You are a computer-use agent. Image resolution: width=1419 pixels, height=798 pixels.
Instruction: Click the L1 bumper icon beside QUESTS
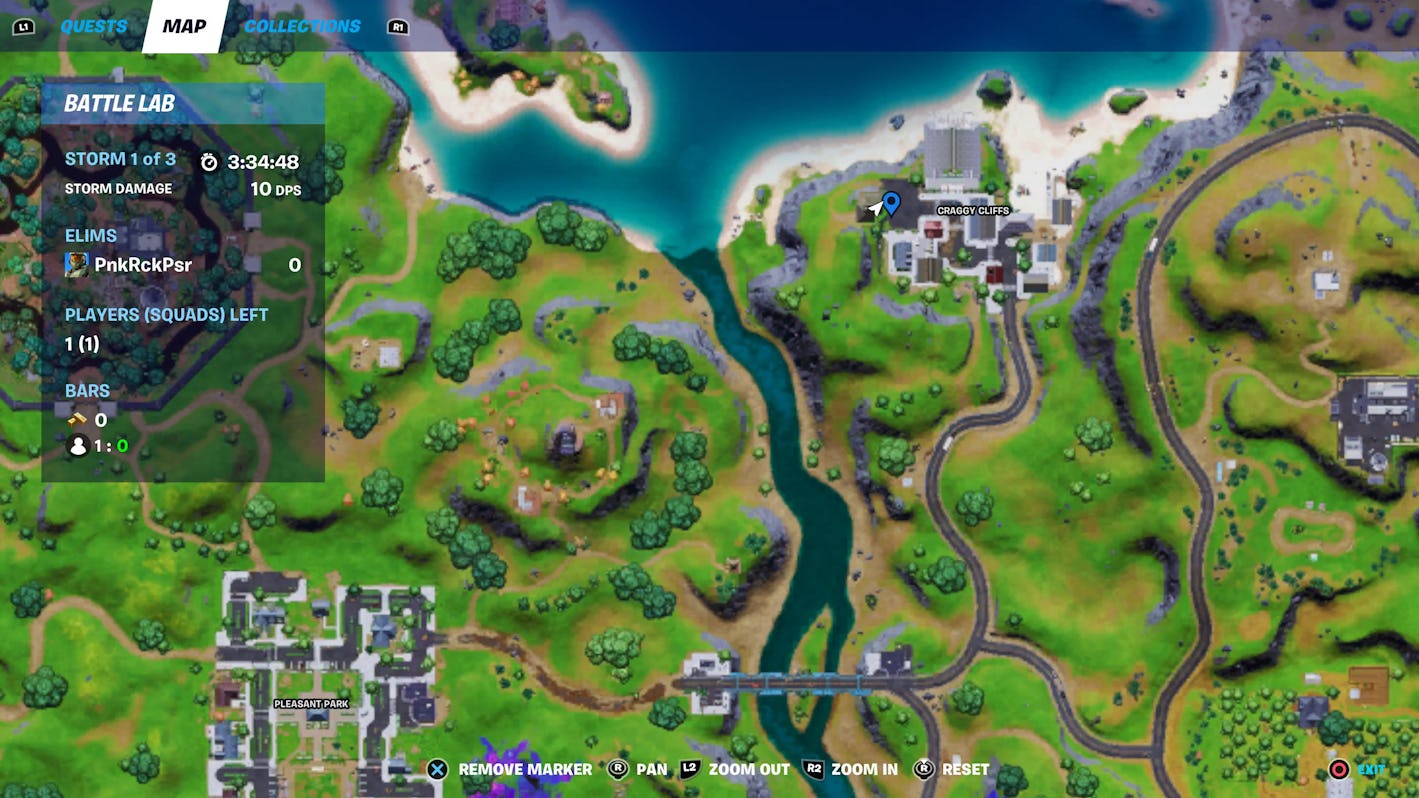click(25, 26)
